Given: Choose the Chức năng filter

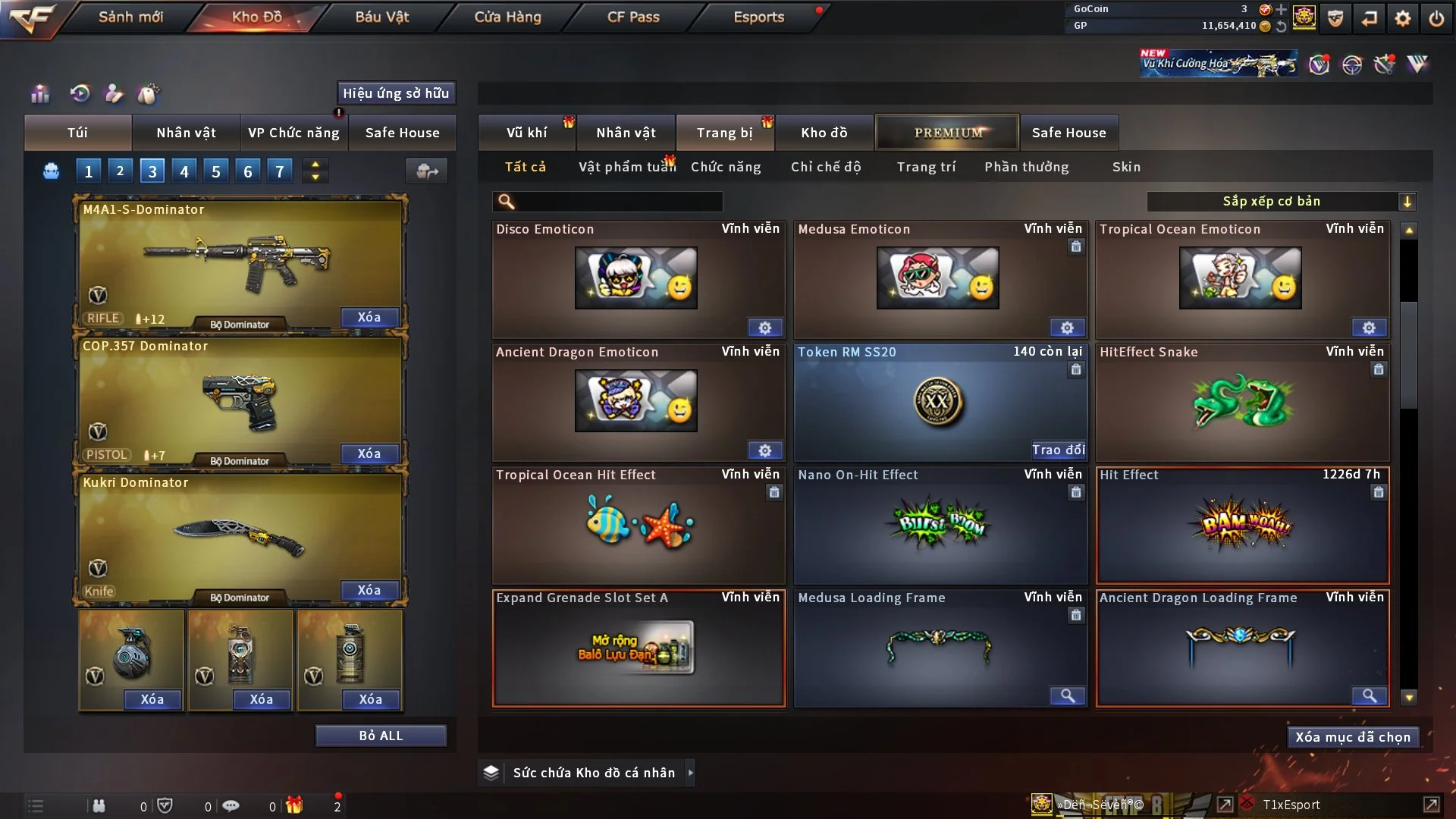Looking at the screenshot, I should pyautogui.click(x=726, y=167).
